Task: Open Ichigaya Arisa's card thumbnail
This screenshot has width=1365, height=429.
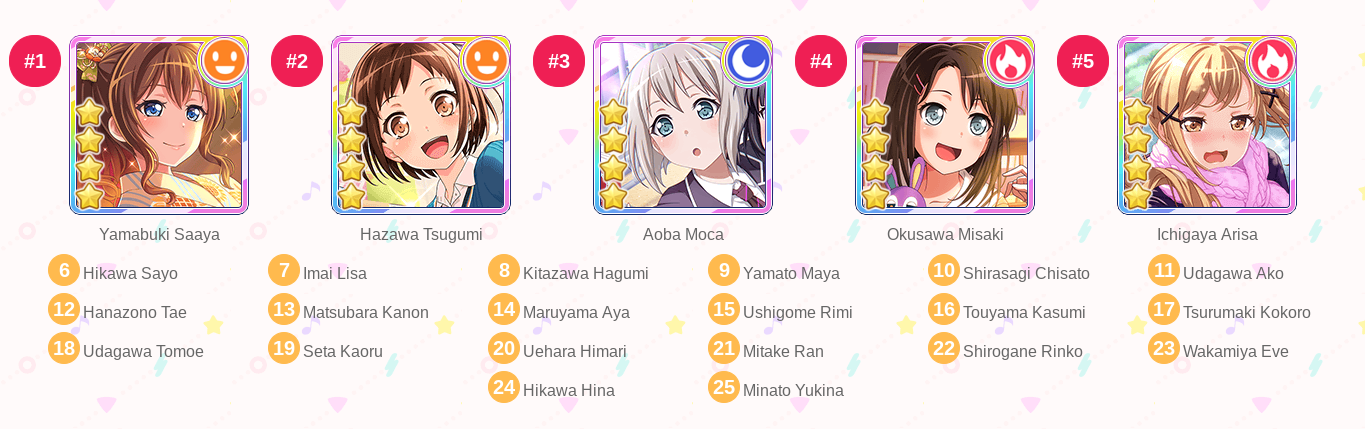Action: click(1207, 125)
